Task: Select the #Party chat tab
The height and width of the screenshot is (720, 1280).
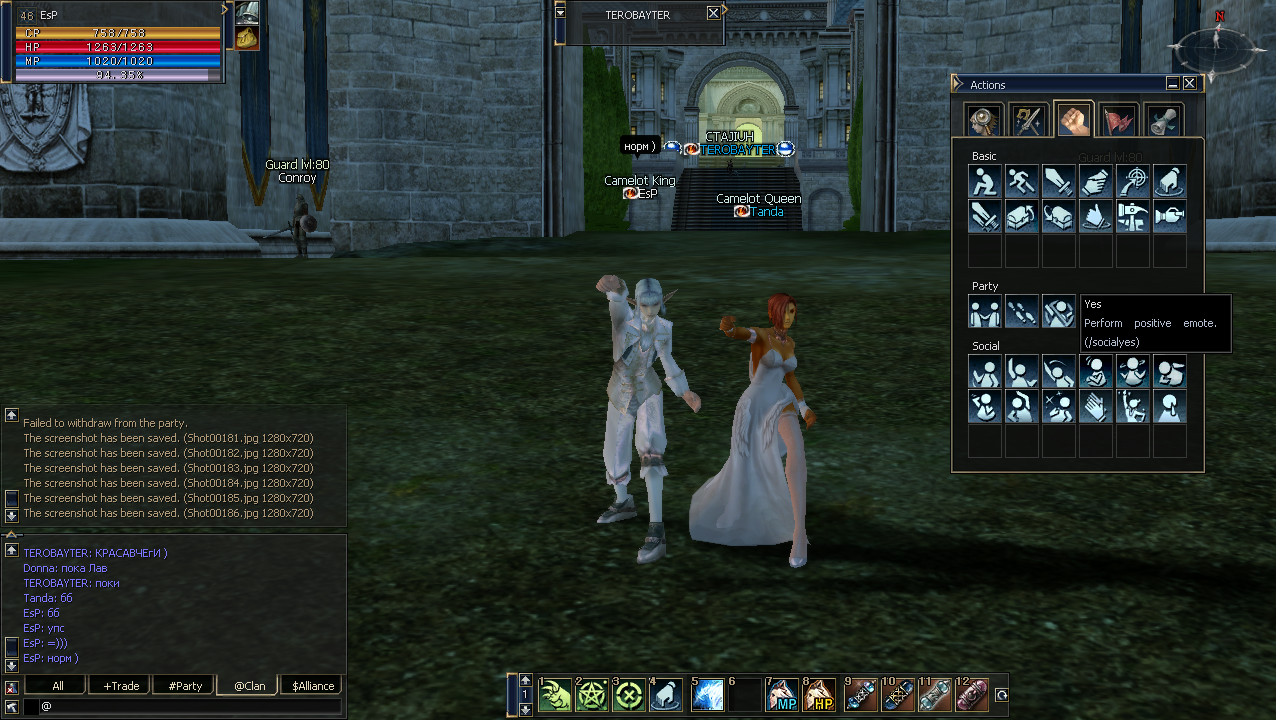Action: 185,686
